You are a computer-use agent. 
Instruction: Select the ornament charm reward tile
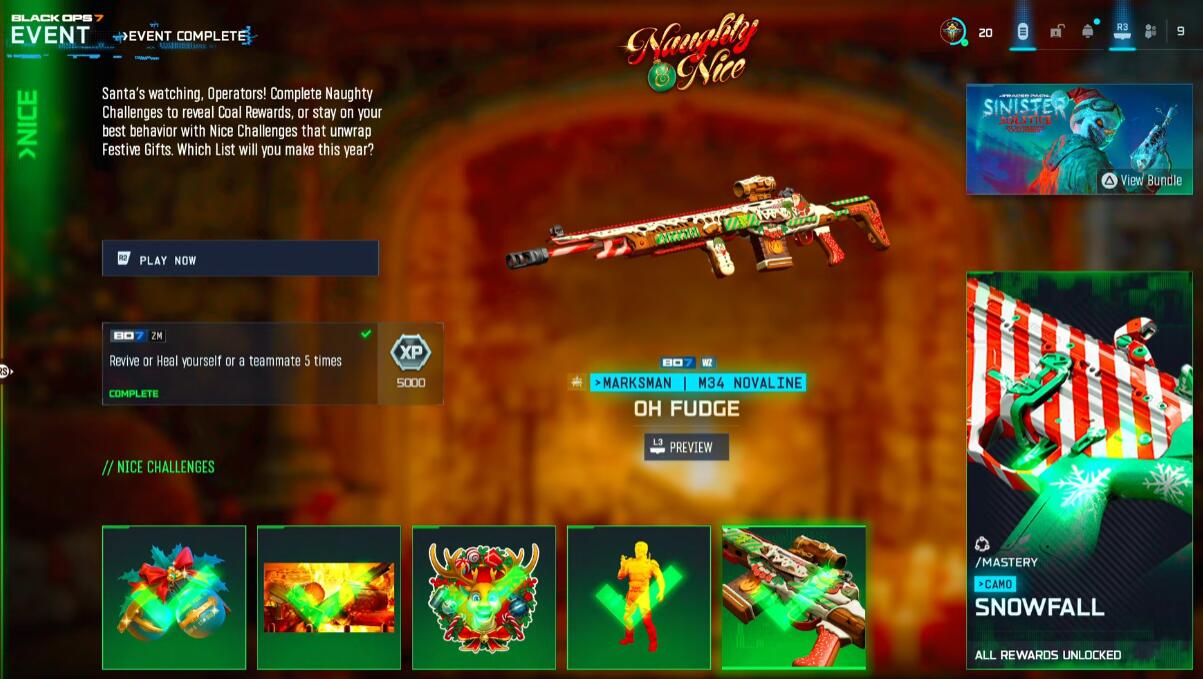click(174, 597)
